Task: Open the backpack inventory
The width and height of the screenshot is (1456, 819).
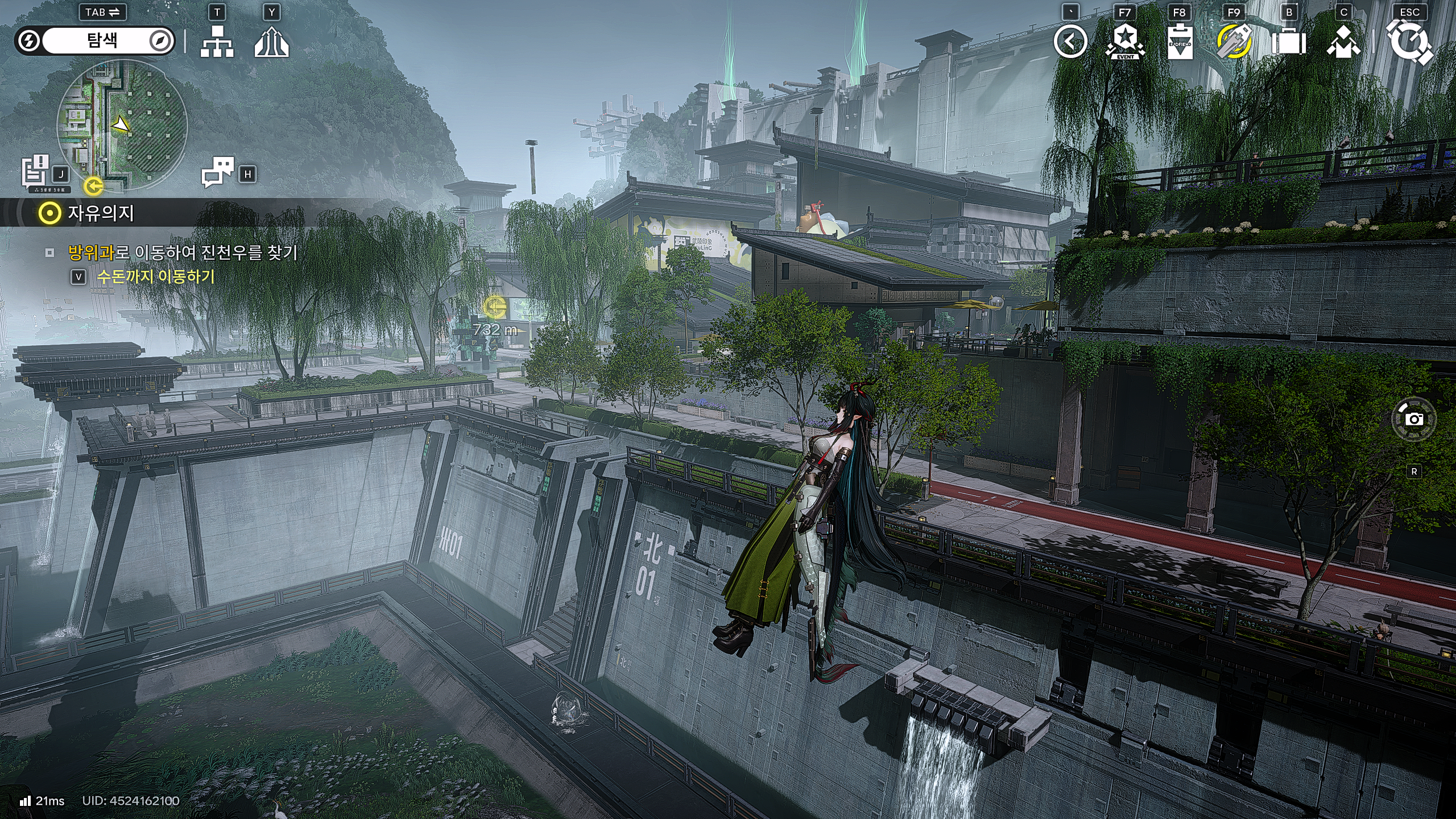Action: tap(1289, 42)
